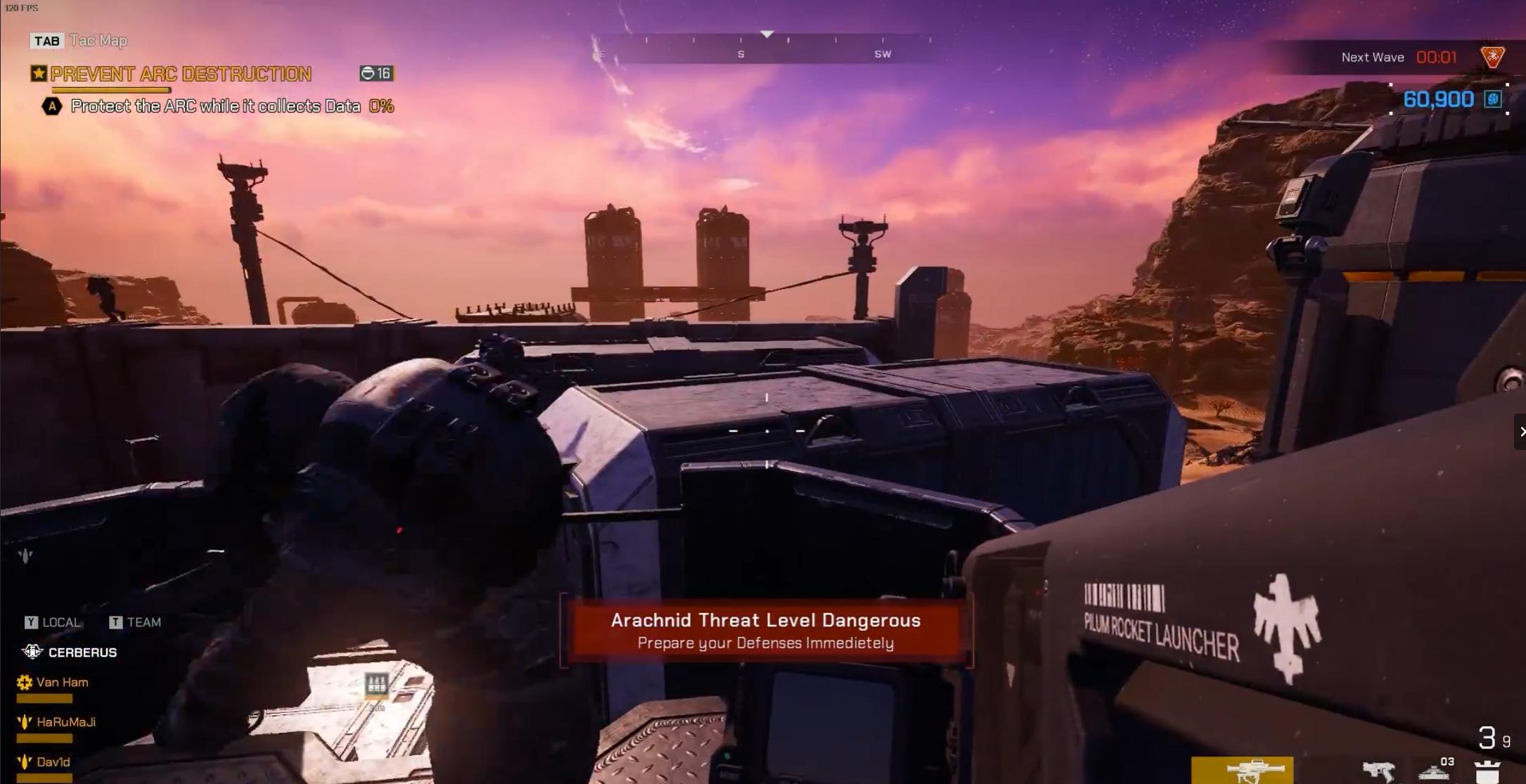Expand the side panel arrow on right edge
The height and width of the screenshot is (784, 1526).
[1520, 432]
